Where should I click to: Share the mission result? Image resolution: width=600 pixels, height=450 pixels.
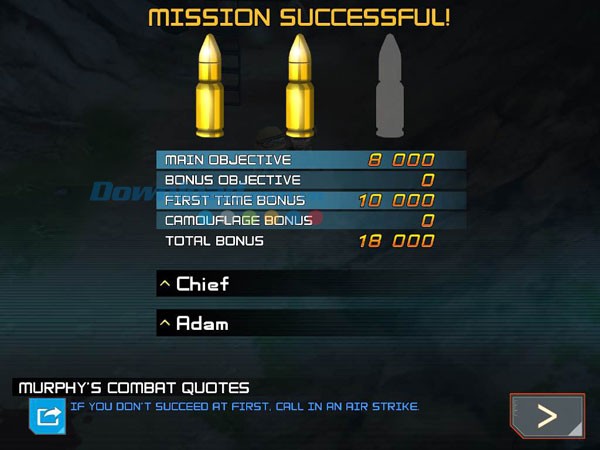[47, 415]
